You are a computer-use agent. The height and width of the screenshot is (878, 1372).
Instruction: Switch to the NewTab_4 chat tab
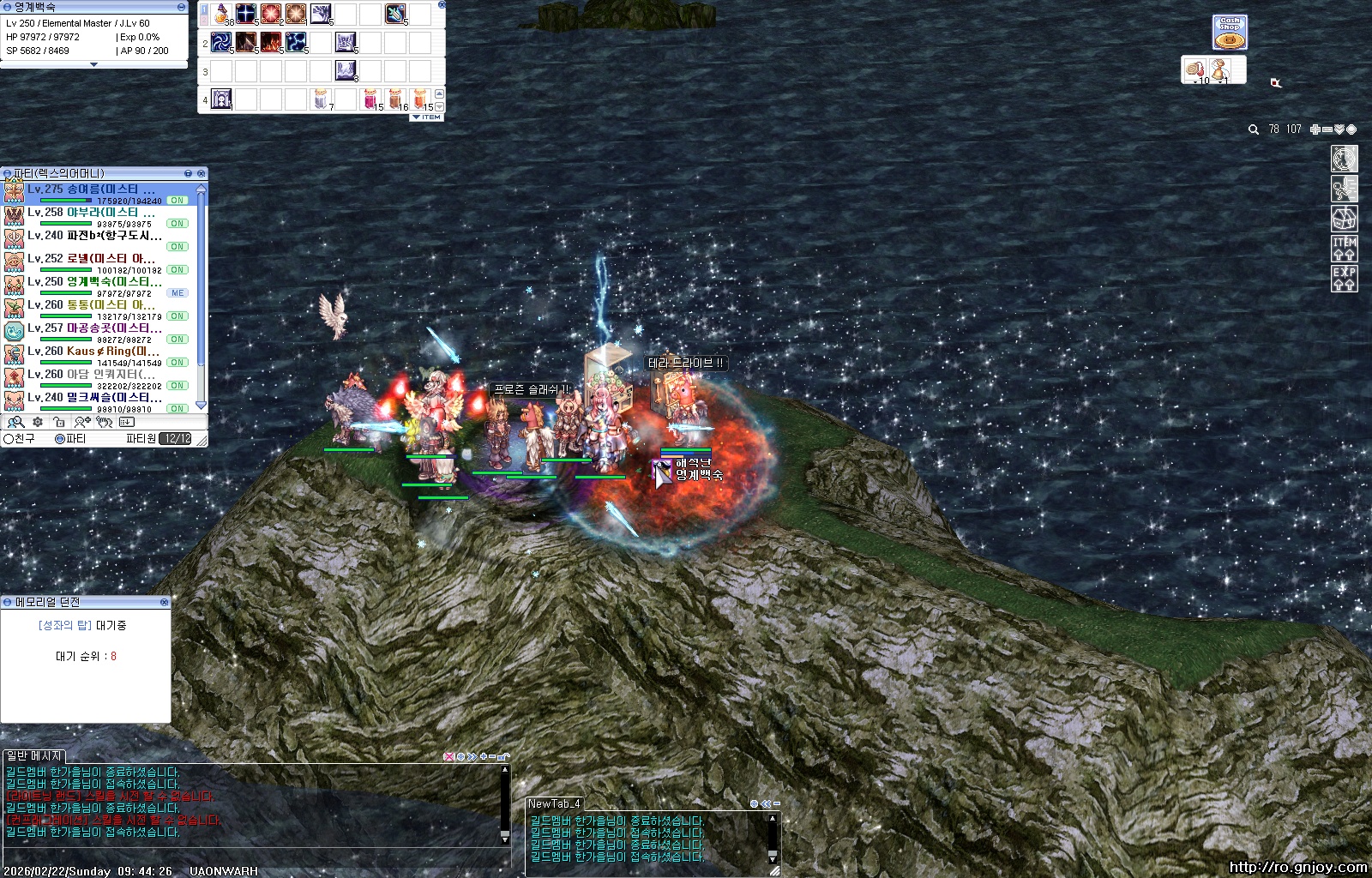click(x=555, y=804)
